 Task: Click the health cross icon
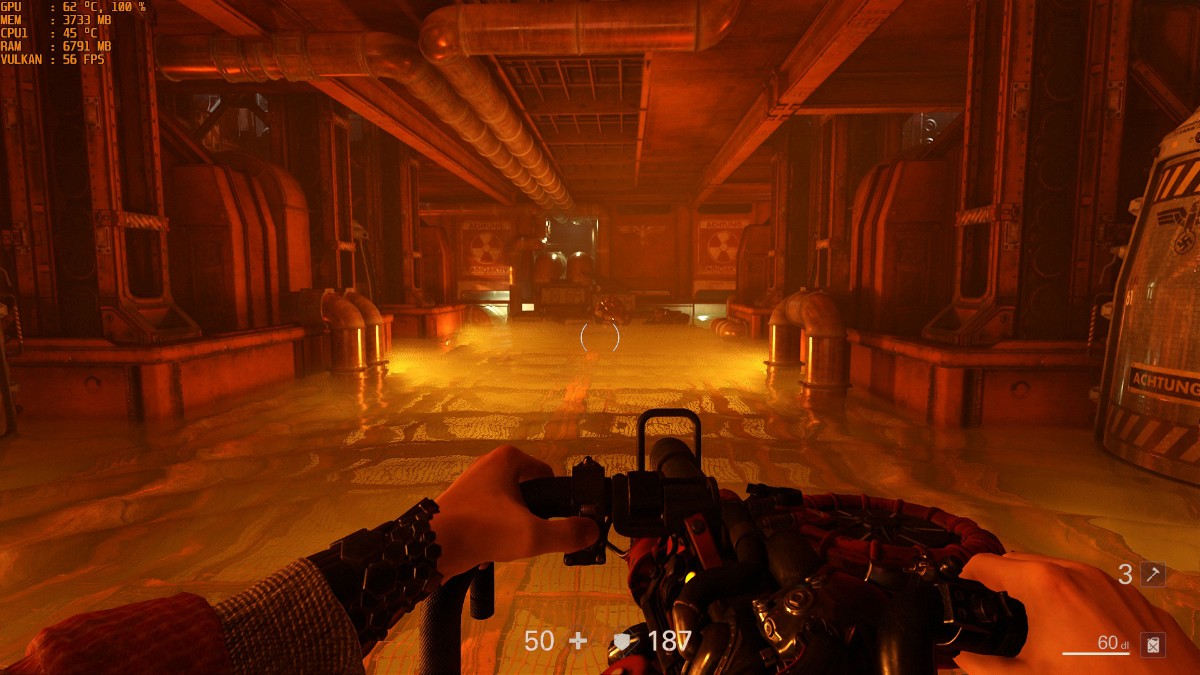tap(578, 641)
